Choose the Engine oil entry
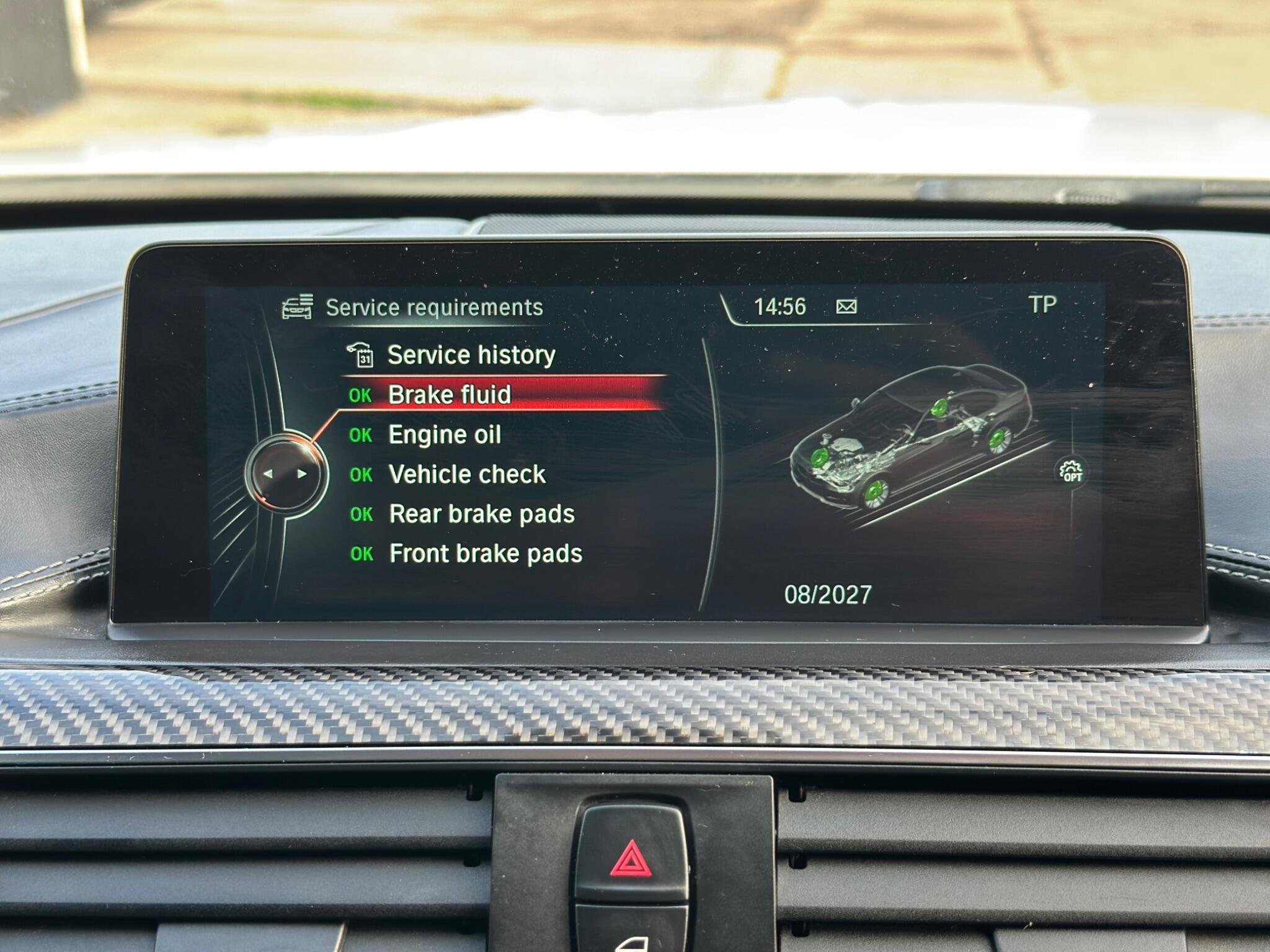Image resolution: width=1270 pixels, height=952 pixels. (x=444, y=435)
